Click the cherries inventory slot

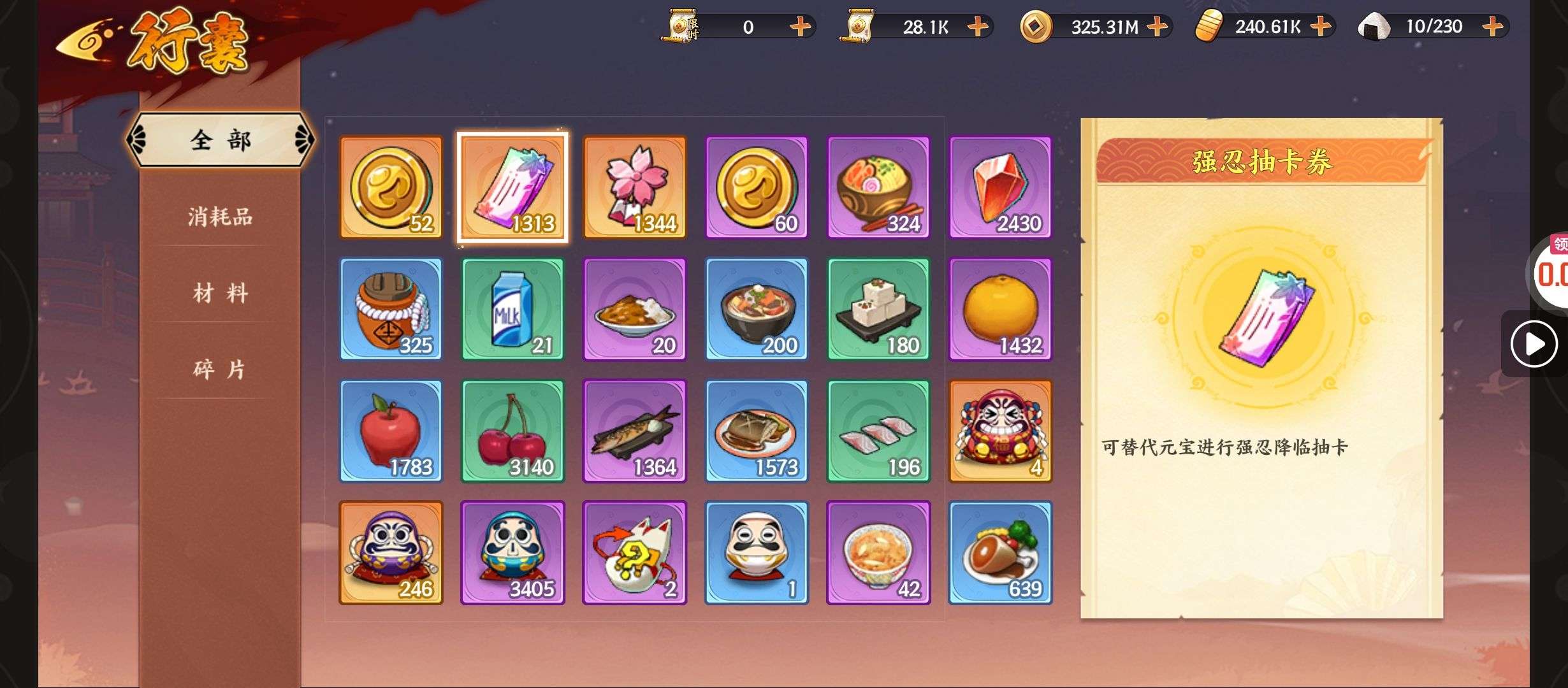click(x=512, y=431)
